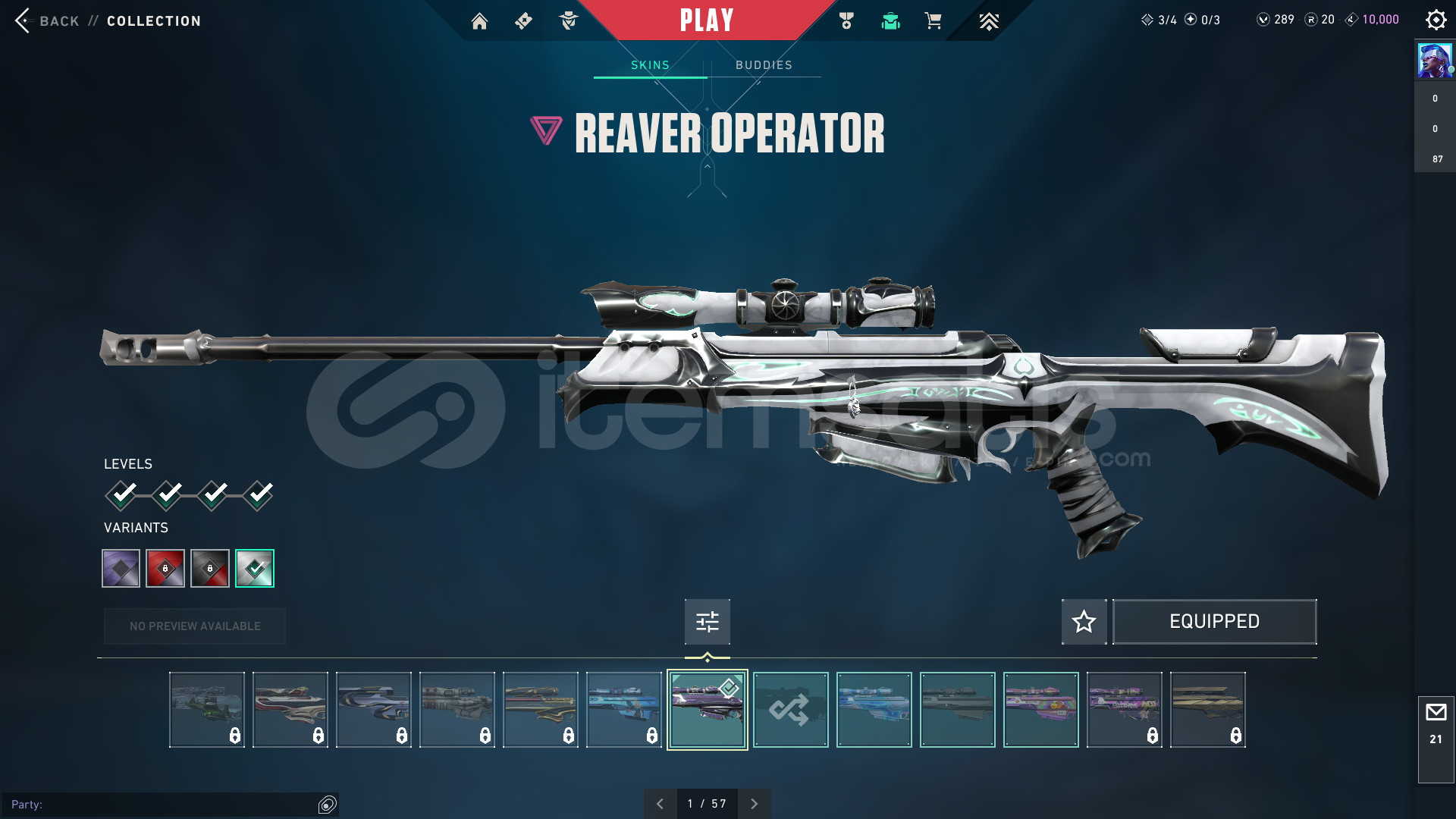The width and height of the screenshot is (1456, 819).
Task: Select the Skins tab
Action: click(650, 65)
